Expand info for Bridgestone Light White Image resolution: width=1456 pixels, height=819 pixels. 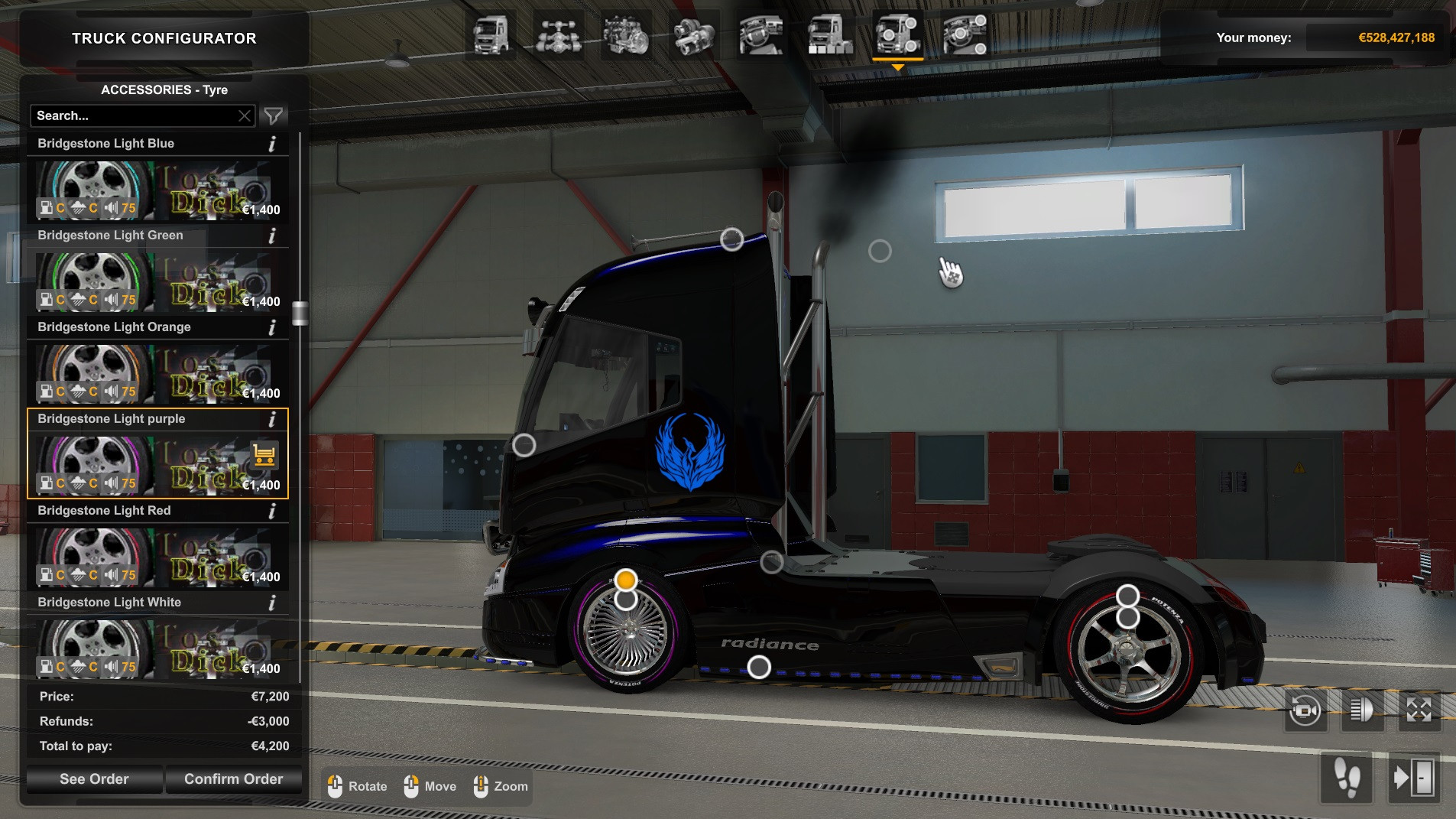tap(273, 603)
